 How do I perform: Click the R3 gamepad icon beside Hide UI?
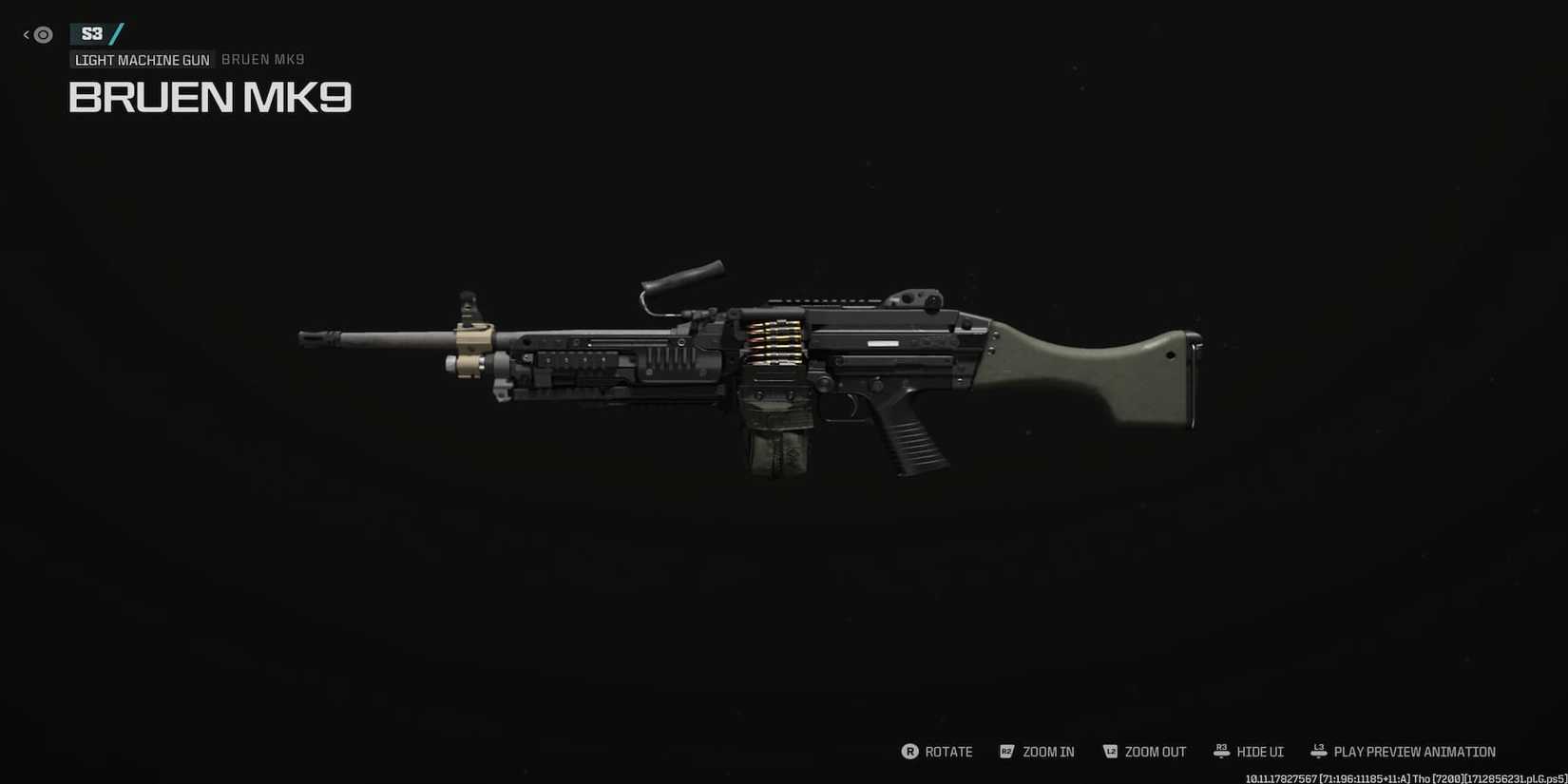1221,750
